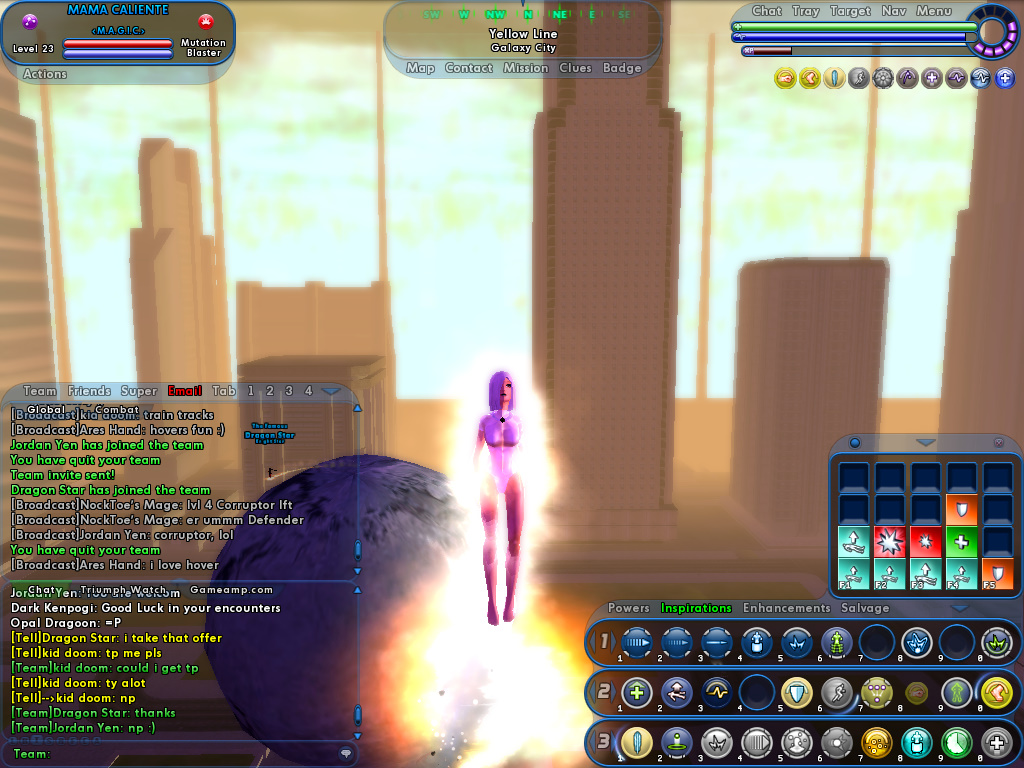Image resolution: width=1024 pixels, height=768 pixels.
Task: Switch to the Team chat tab
Action: pos(40,391)
